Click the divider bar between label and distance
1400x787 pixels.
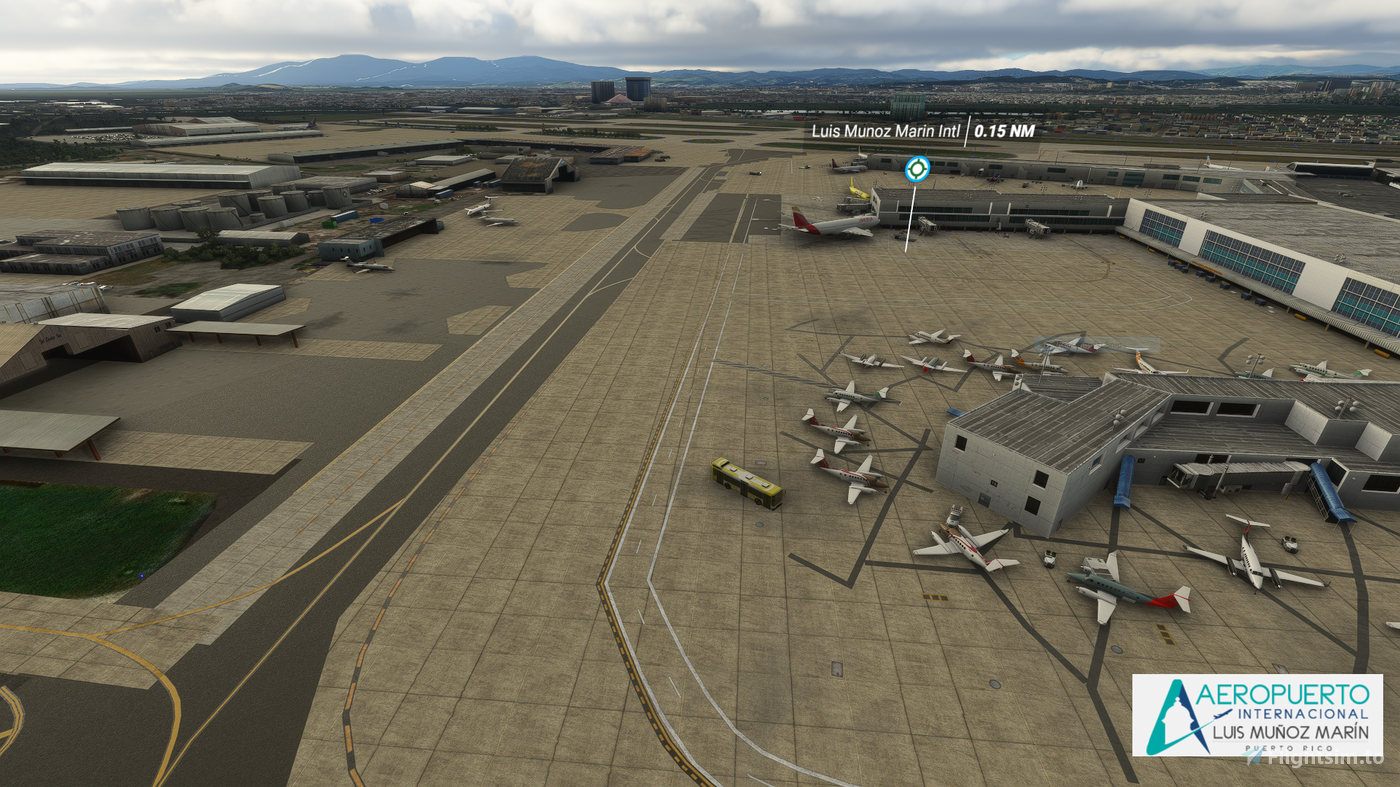(x=967, y=131)
